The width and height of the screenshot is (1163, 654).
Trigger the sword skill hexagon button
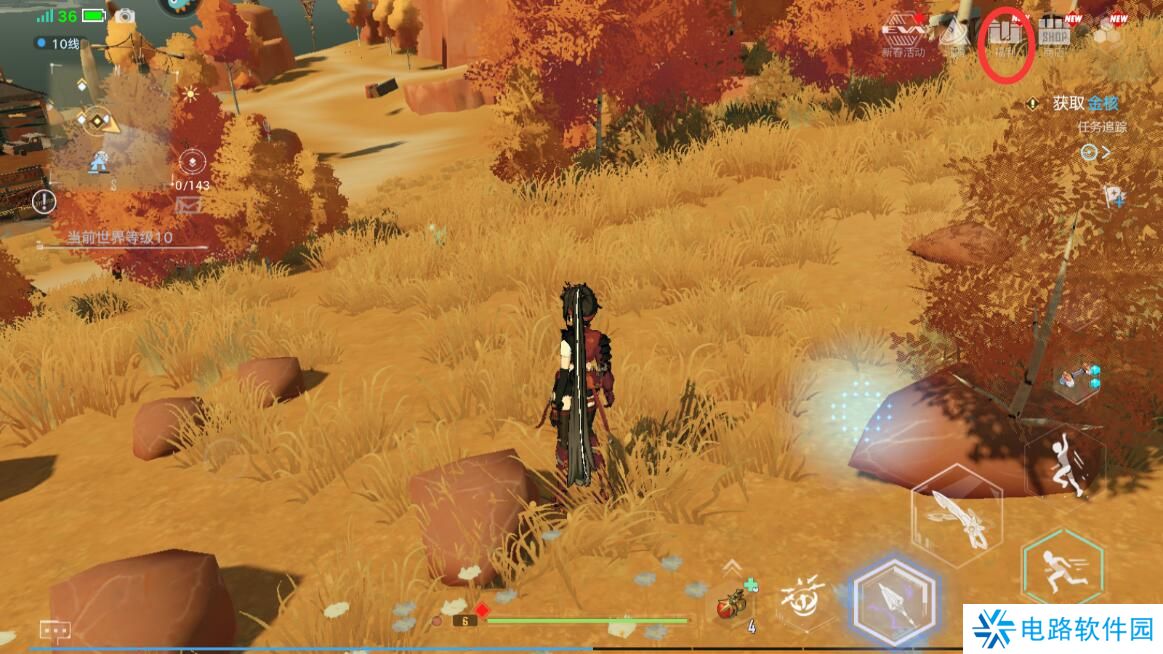[956, 515]
